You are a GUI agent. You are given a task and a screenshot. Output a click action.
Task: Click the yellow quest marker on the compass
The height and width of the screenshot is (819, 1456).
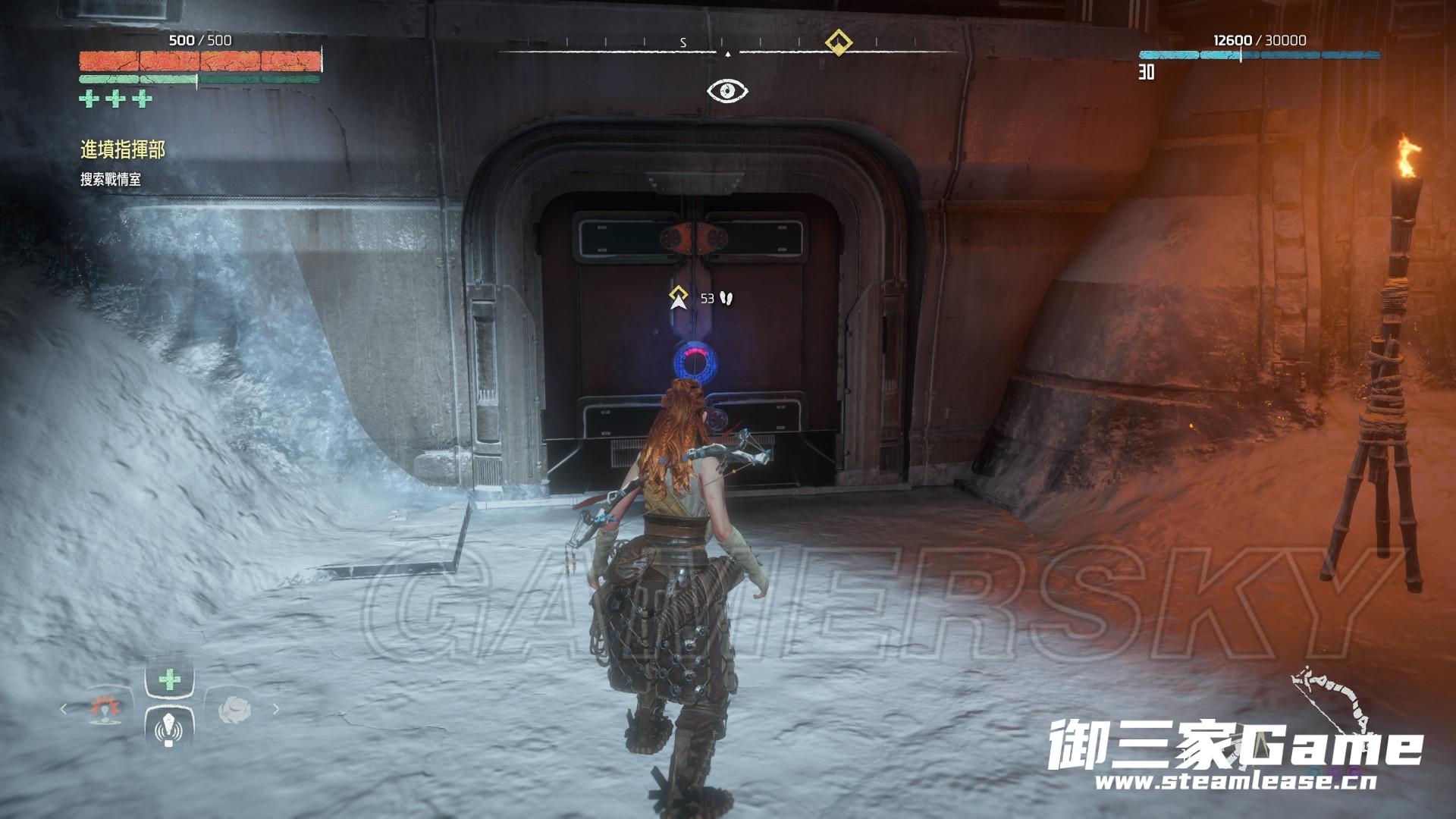pos(837,42)
